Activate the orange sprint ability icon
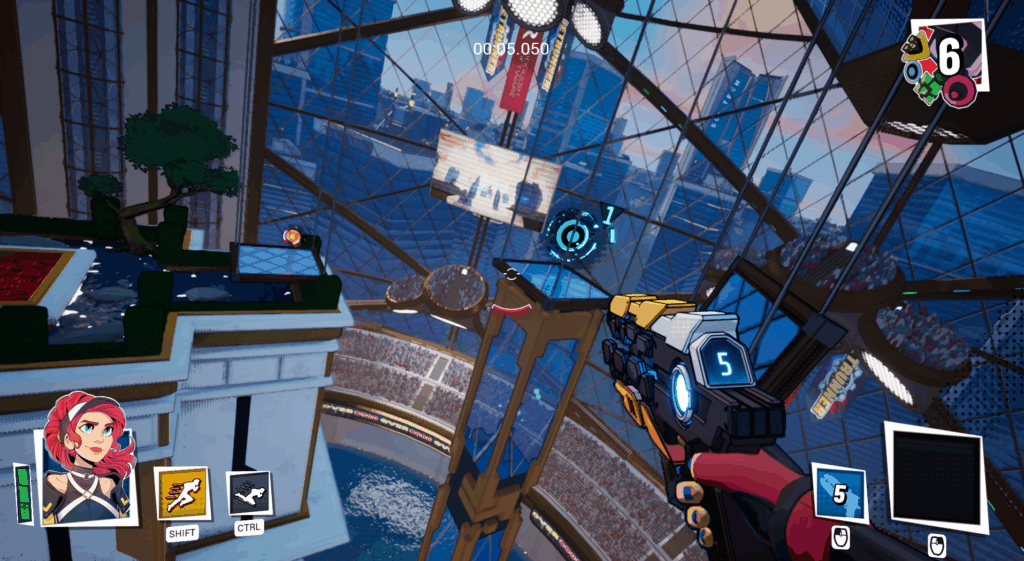This screenshot has width=1024, height=561. click(x=182, y=492)
